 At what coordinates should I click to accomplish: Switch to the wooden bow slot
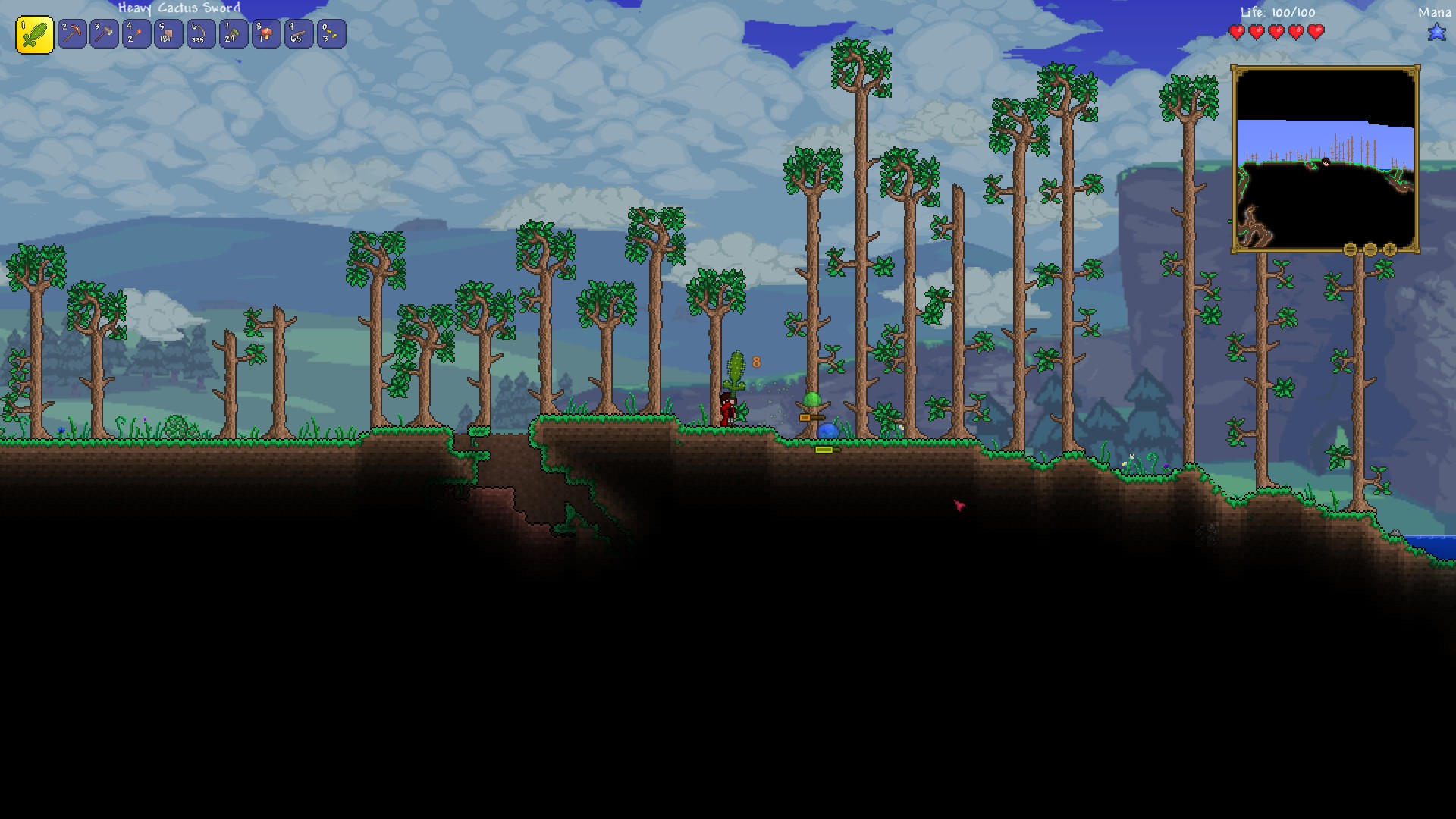(201, 34)
